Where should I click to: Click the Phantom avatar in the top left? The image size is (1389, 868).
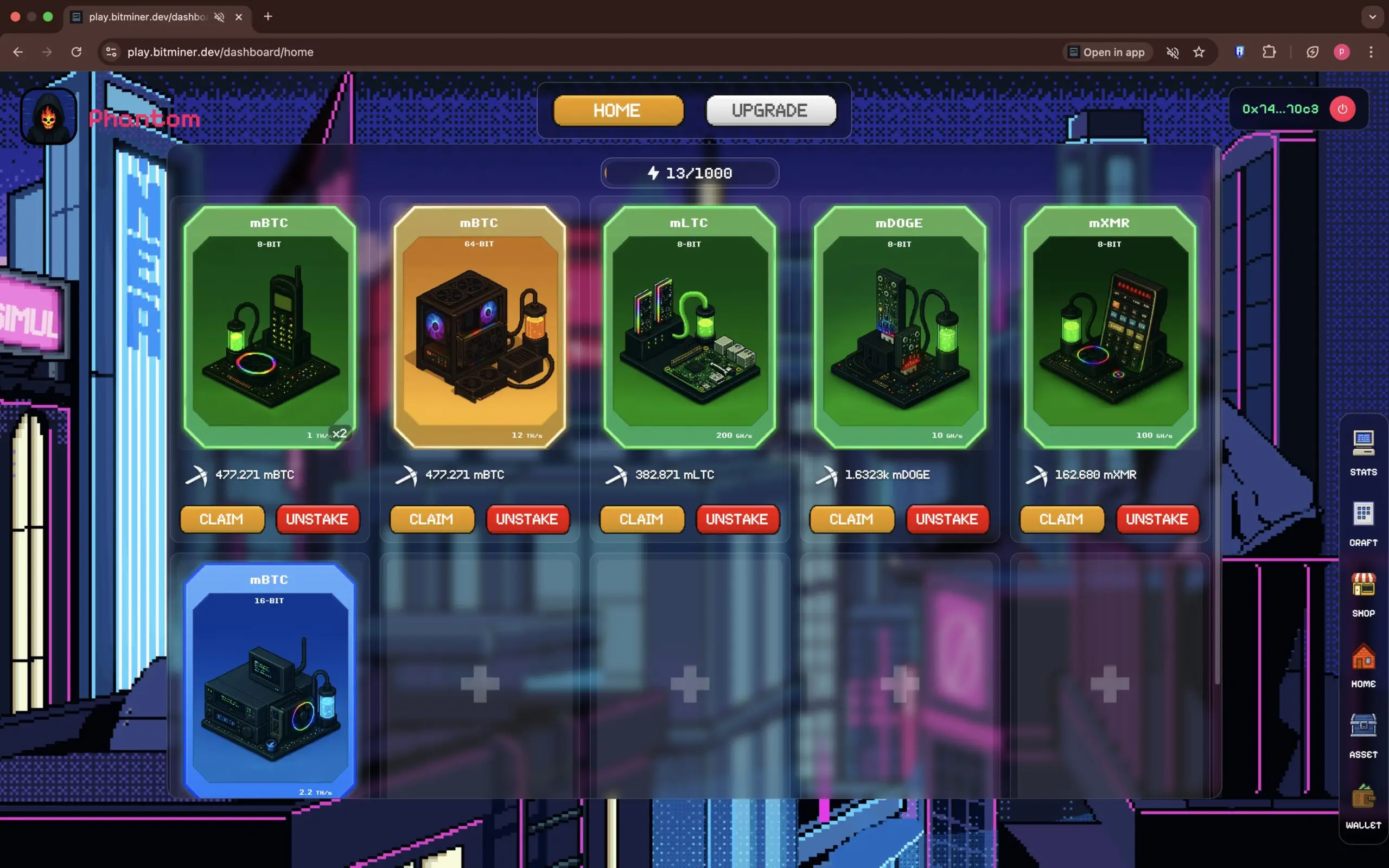pos(48,116)
